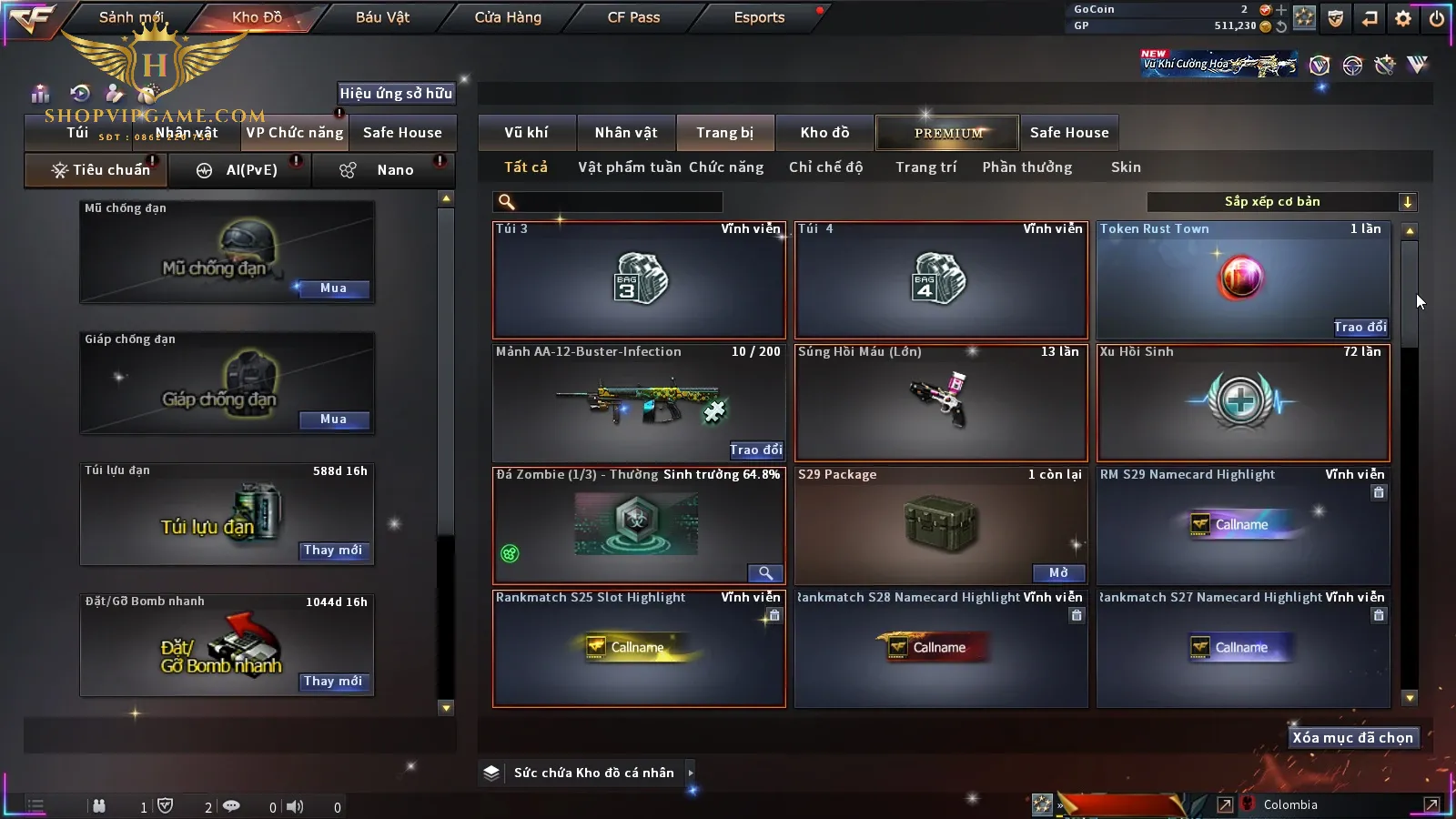Open the Esports menu

[x=759, y=17]
